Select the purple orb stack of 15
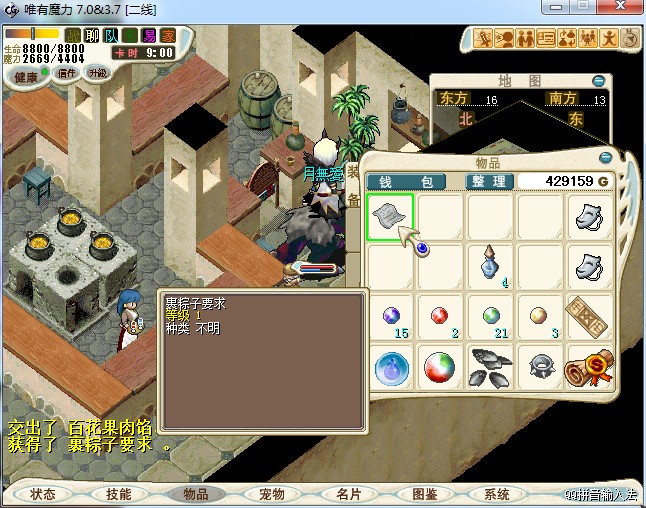This screenshot has width=646, height=508. click(391, 318)
